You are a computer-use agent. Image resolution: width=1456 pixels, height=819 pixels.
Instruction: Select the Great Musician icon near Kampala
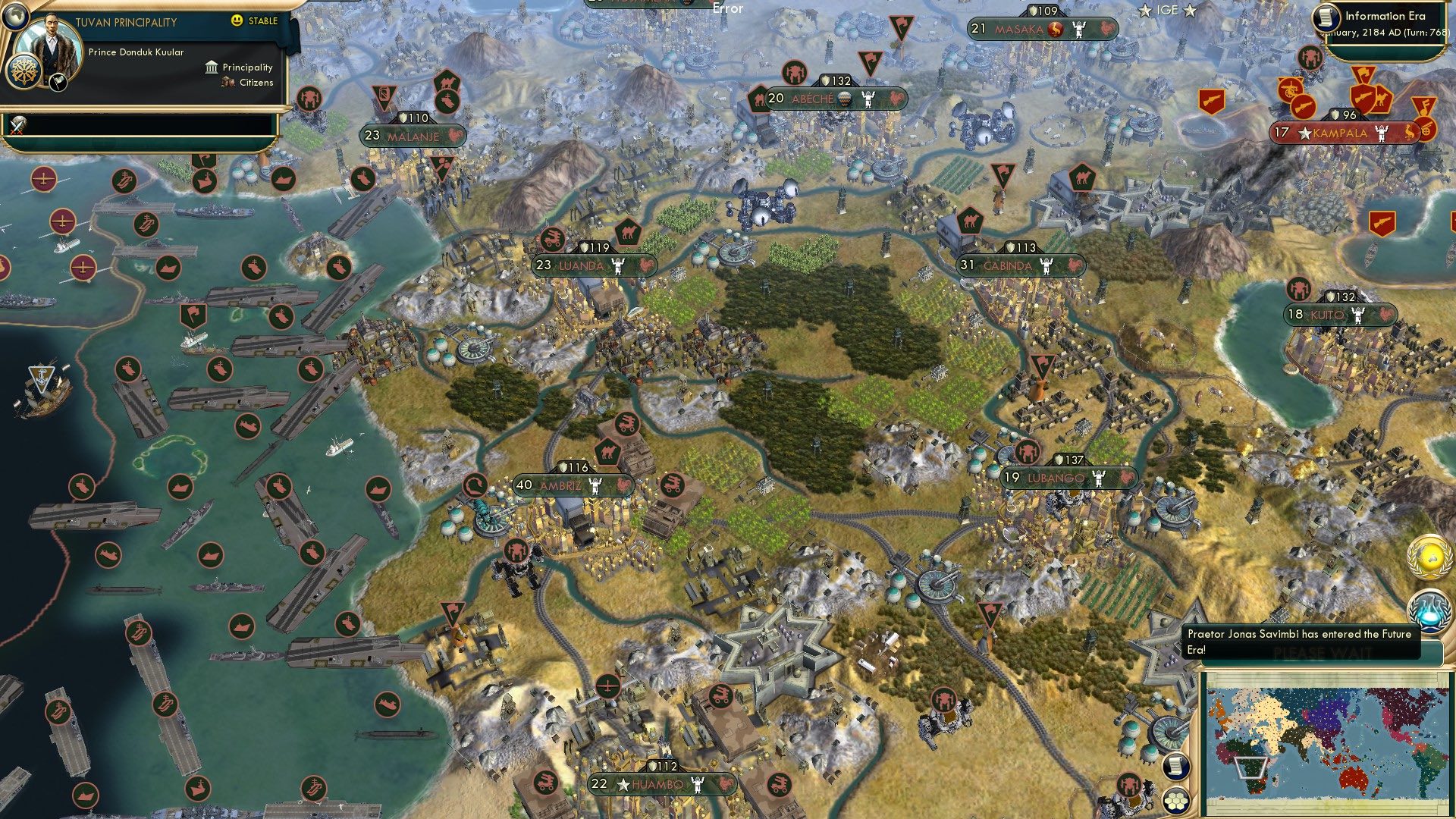click(1426, 105)
